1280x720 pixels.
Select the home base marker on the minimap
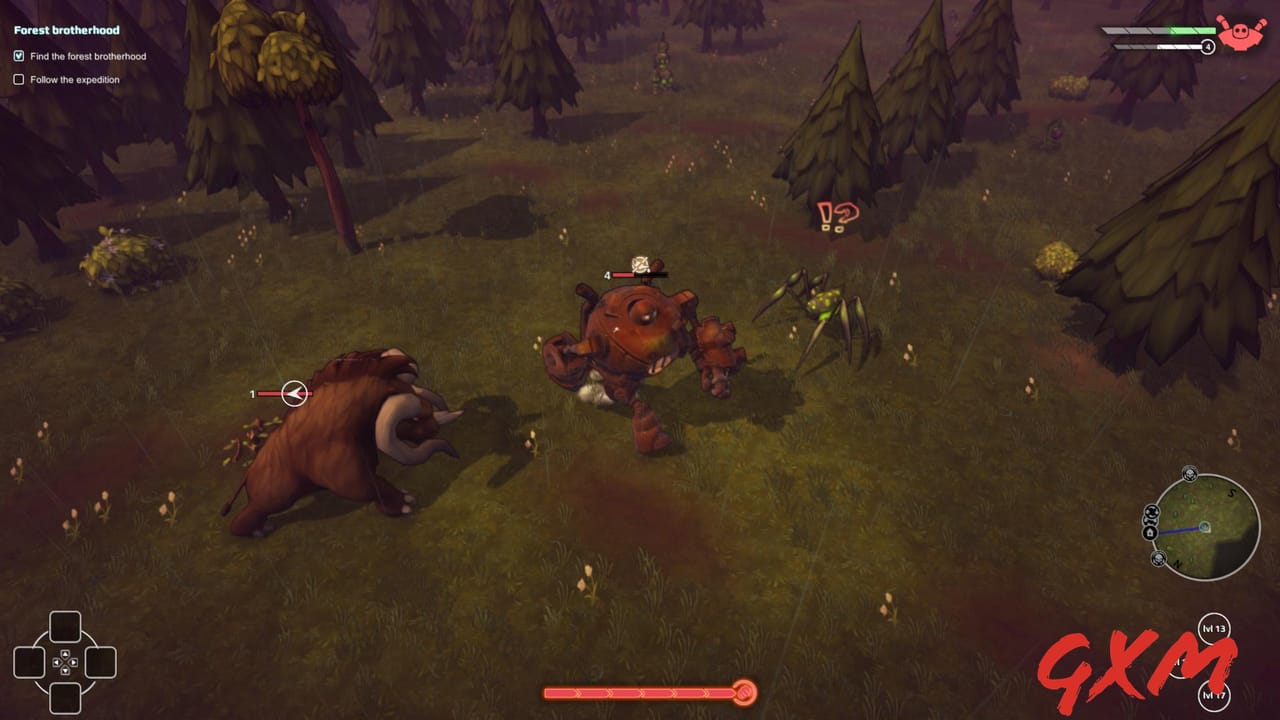tap(1149, 532)
